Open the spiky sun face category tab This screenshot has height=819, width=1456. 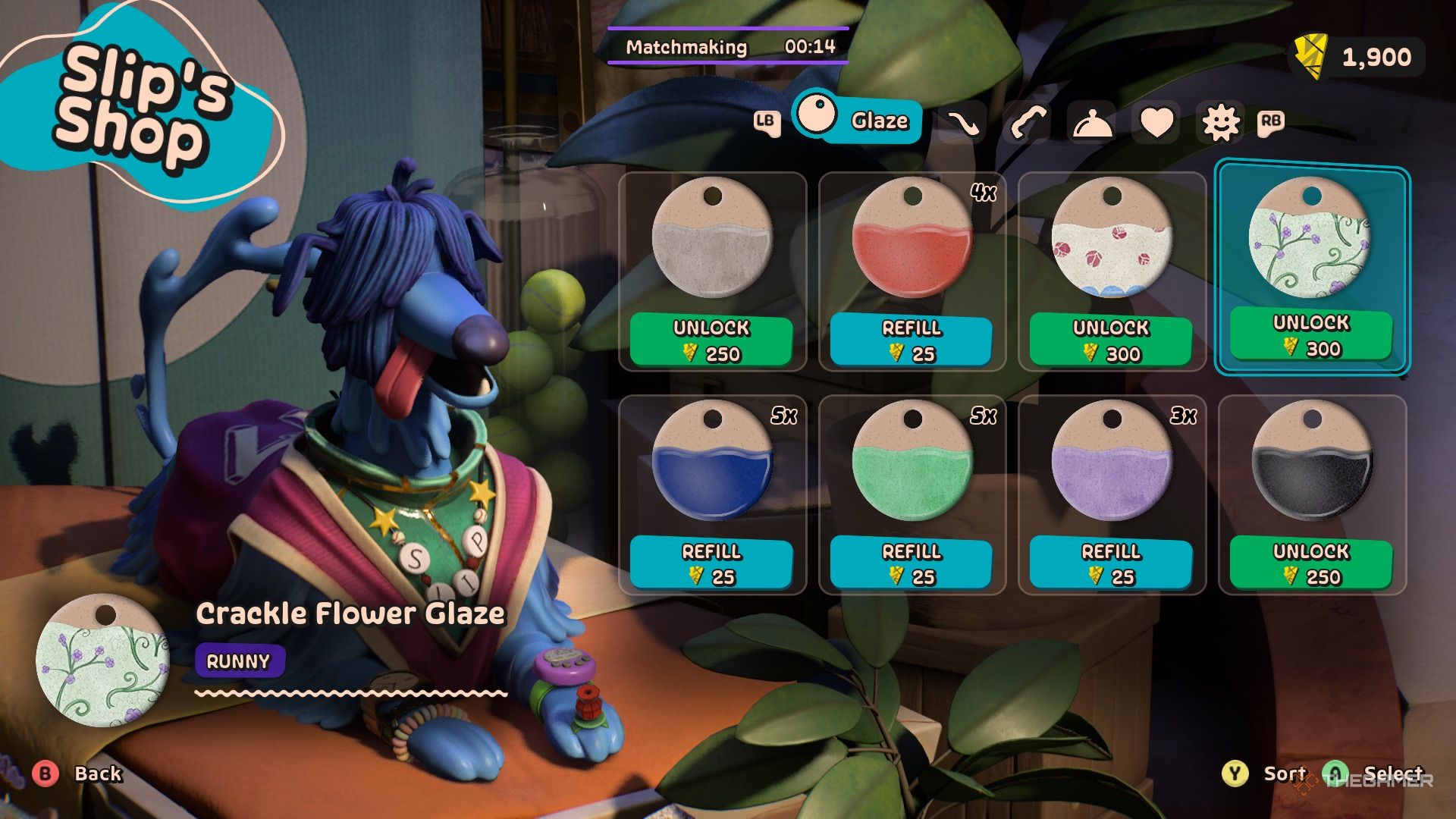[1221, 122]
